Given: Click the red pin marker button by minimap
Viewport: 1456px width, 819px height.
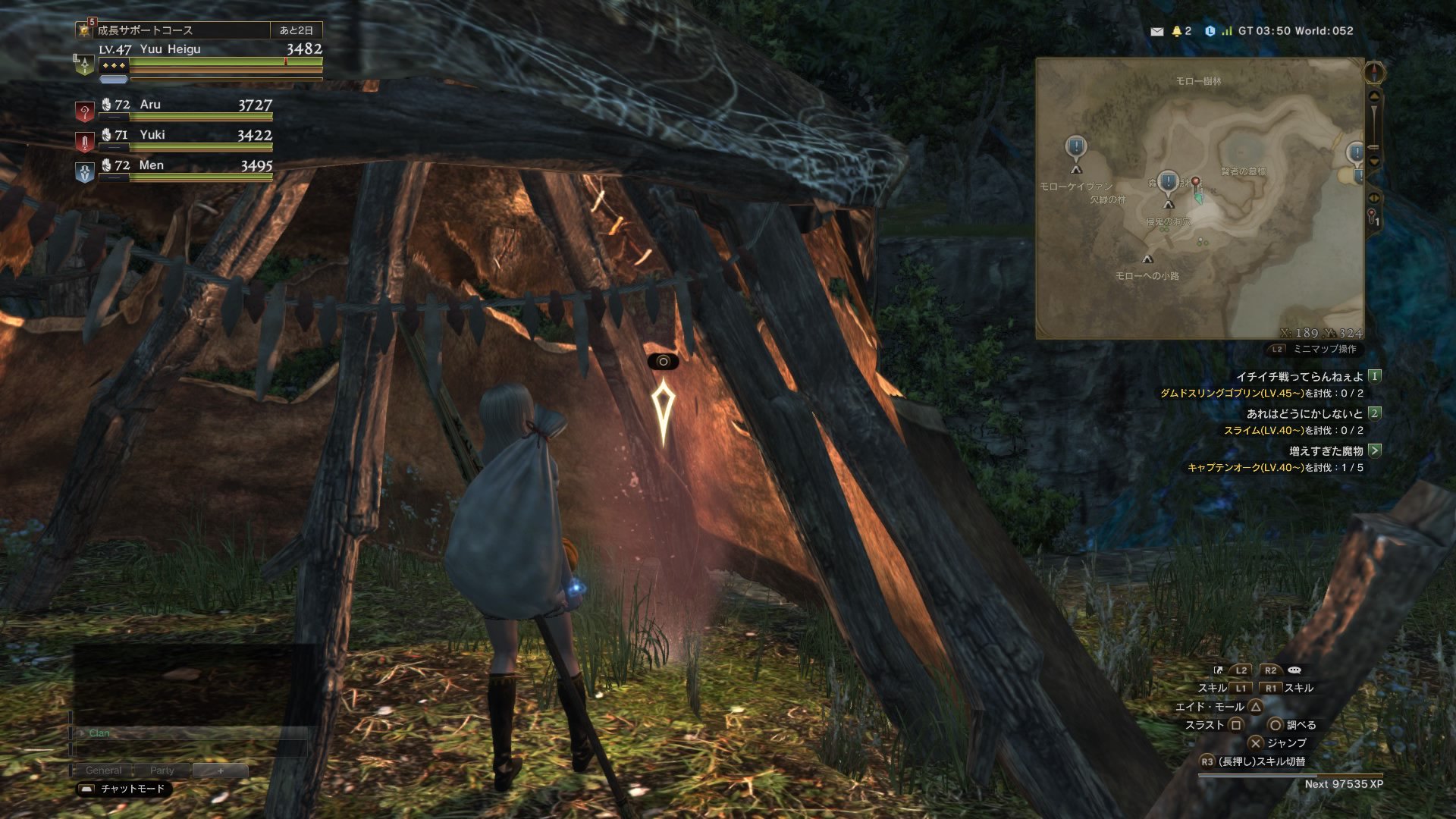Looking at the screenshot, I should pos(1373,217).
